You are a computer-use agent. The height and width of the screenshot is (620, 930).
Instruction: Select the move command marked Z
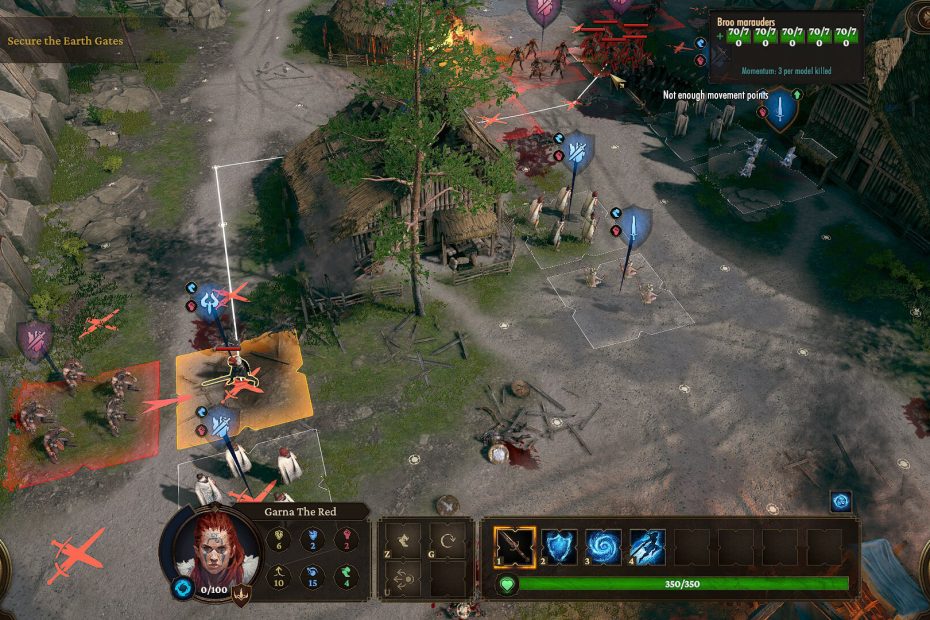pos(402,540)
